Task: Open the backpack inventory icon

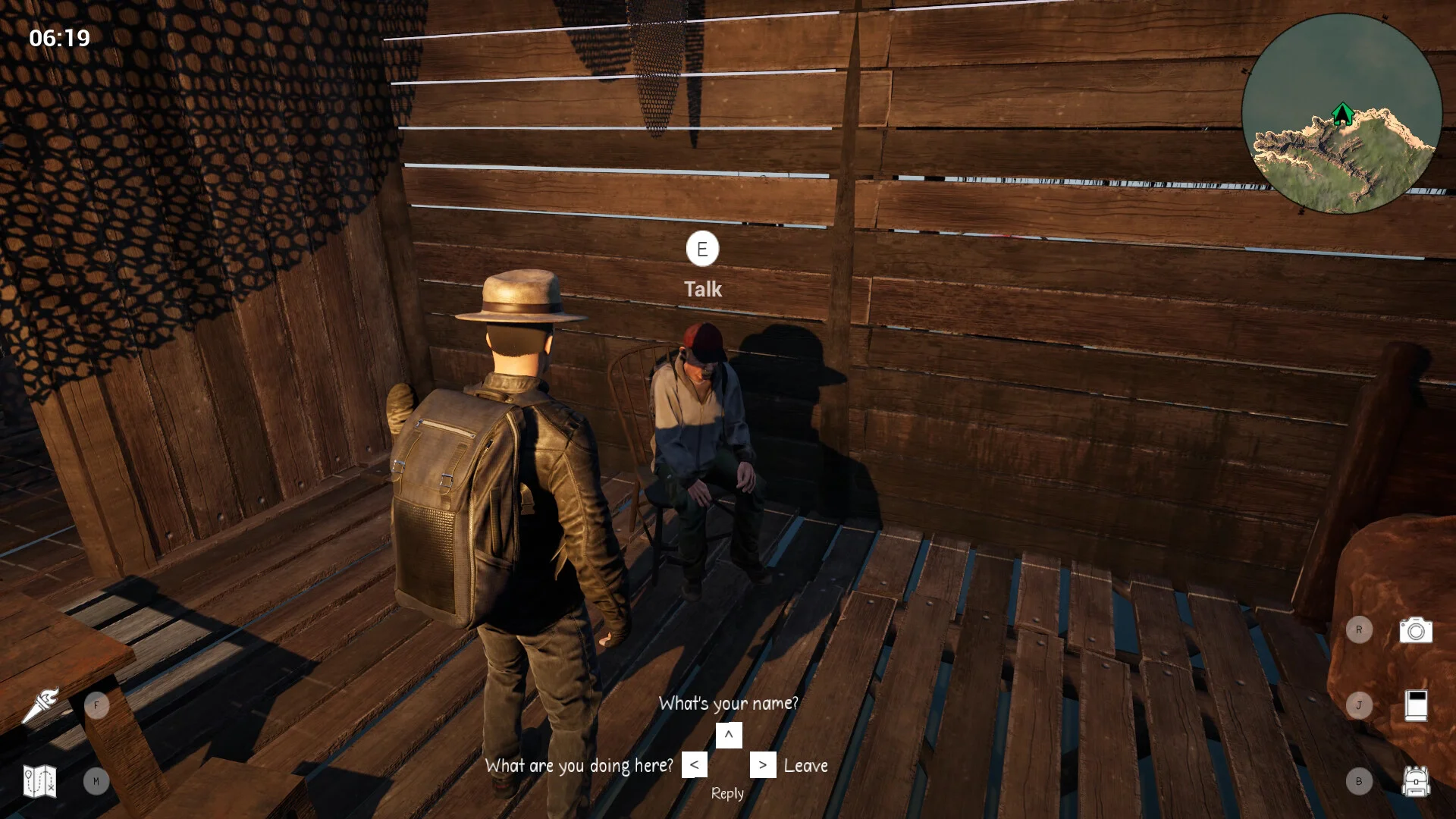Action: (1415, 781)
